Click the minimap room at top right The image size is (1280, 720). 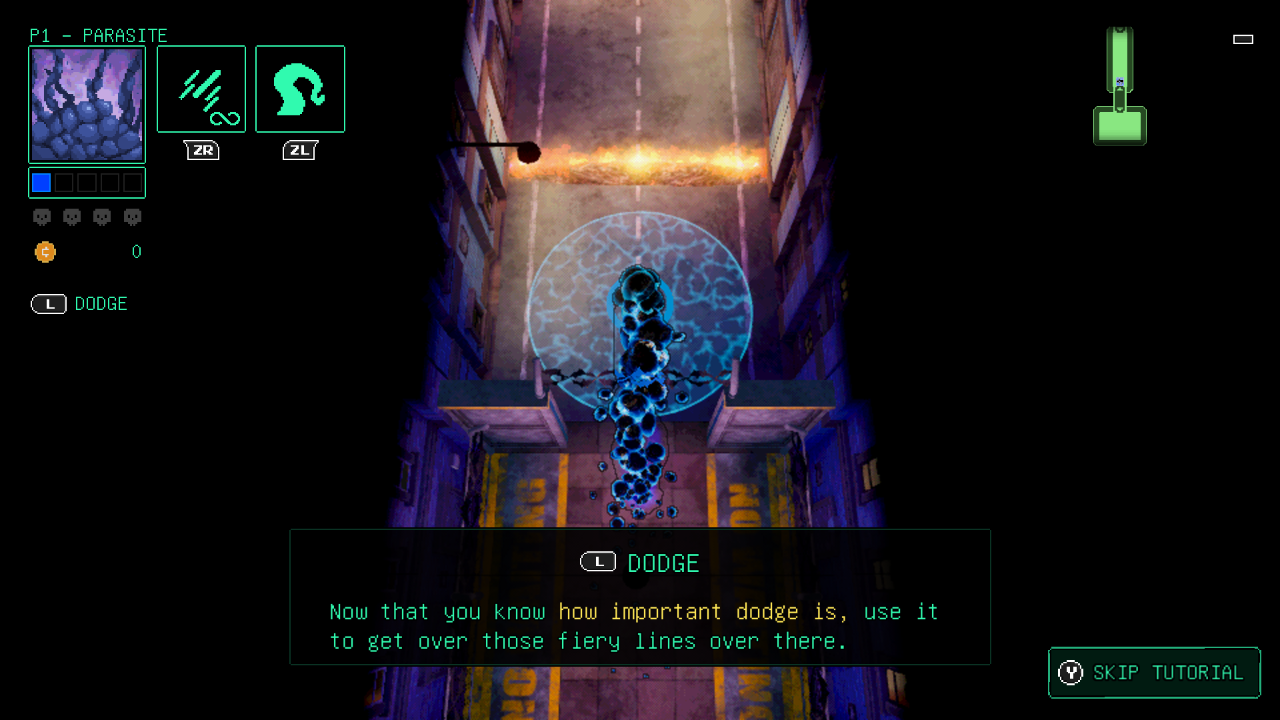1120,60
